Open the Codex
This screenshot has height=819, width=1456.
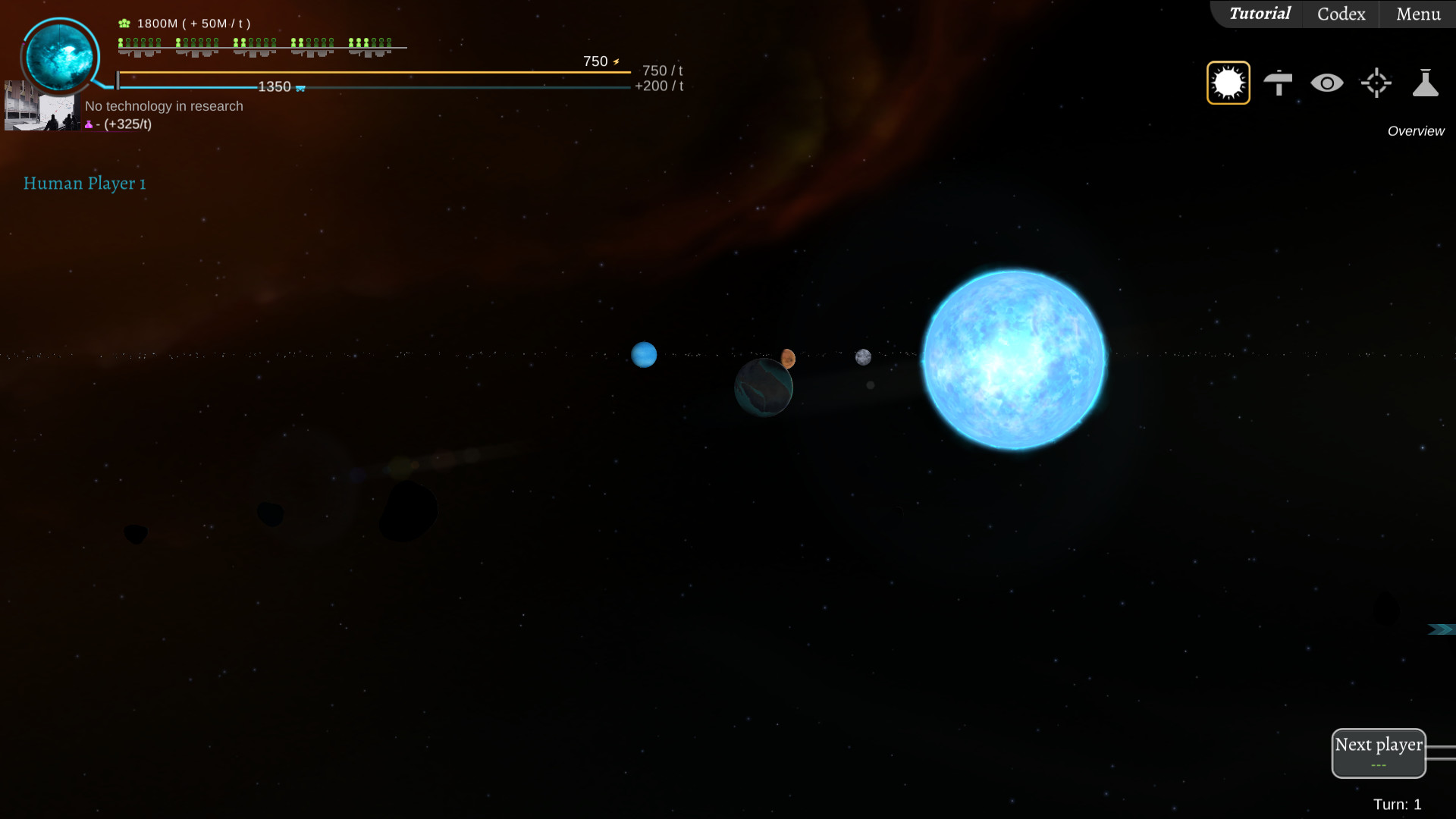point(1339,14)
